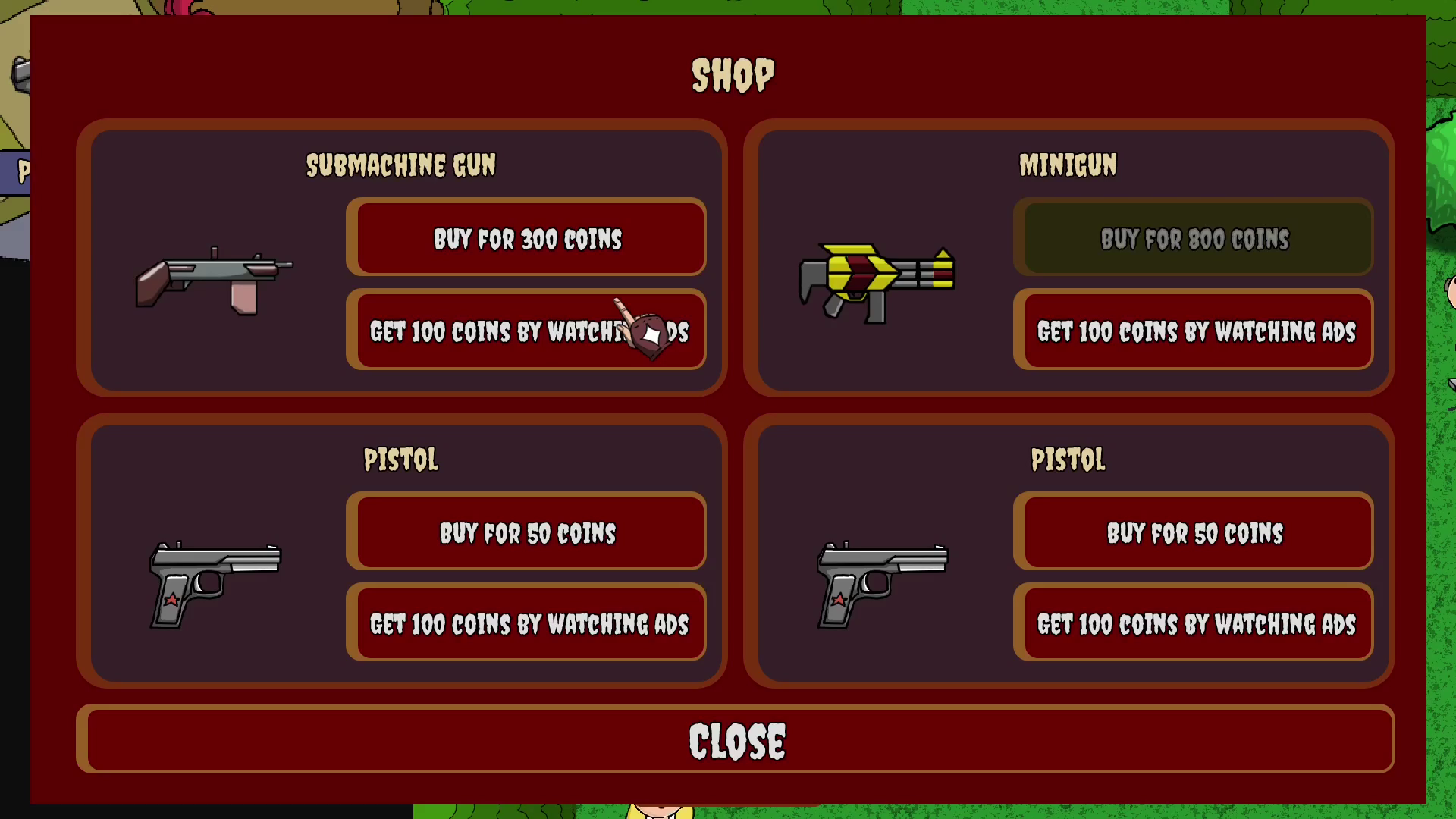Close the Shop dialog
Screen dimensions: 1456x819
[738, 739]
